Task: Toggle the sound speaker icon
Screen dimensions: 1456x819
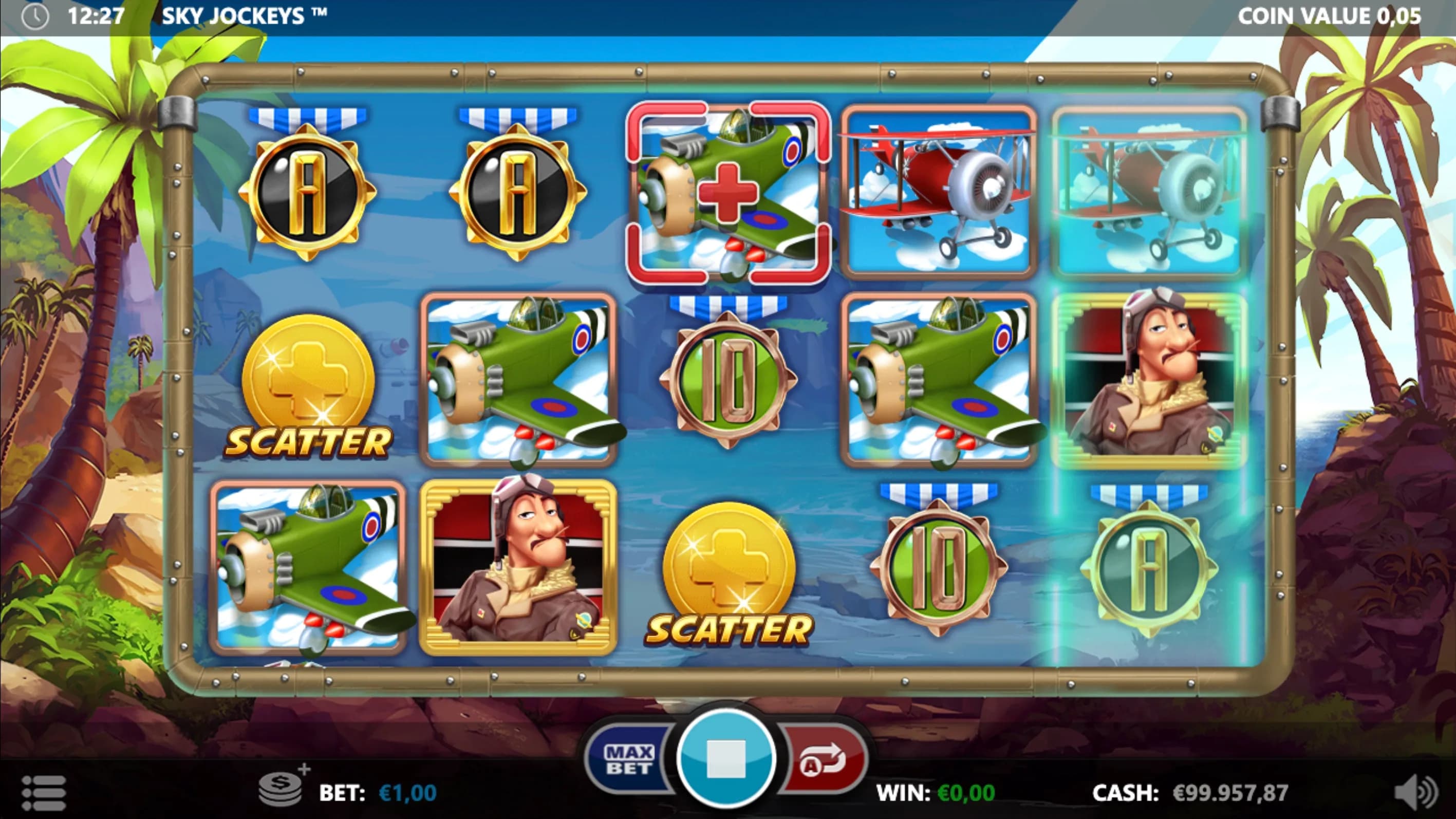Action: (x=1415, y=792)
